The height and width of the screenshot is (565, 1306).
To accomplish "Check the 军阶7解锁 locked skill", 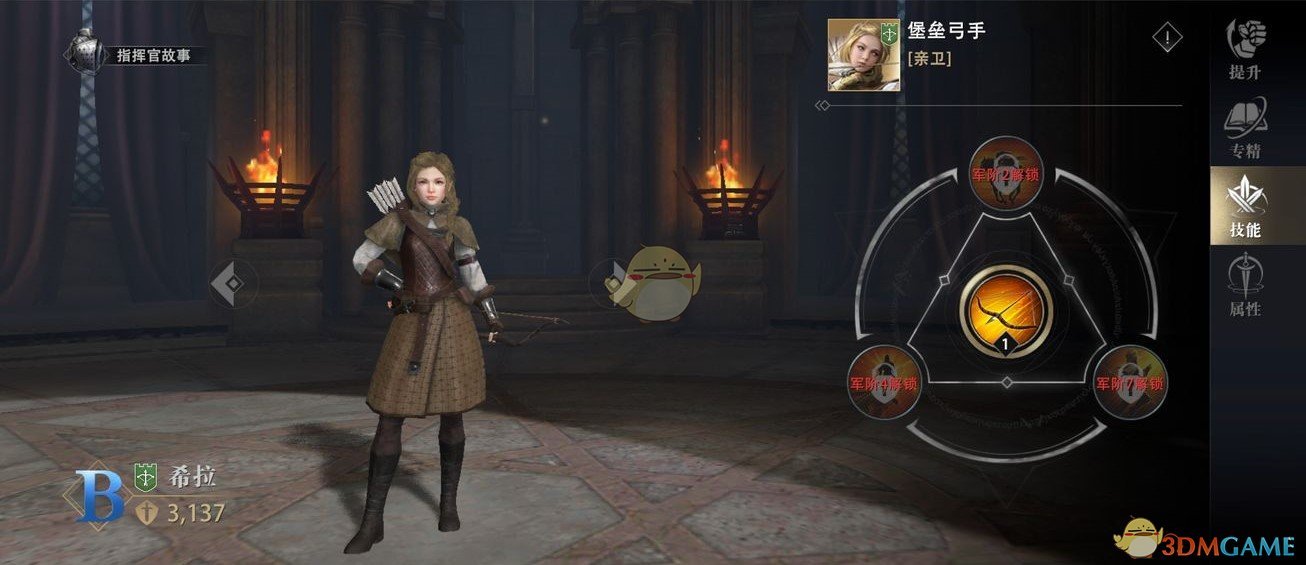I will click(x=1131, y=381).
